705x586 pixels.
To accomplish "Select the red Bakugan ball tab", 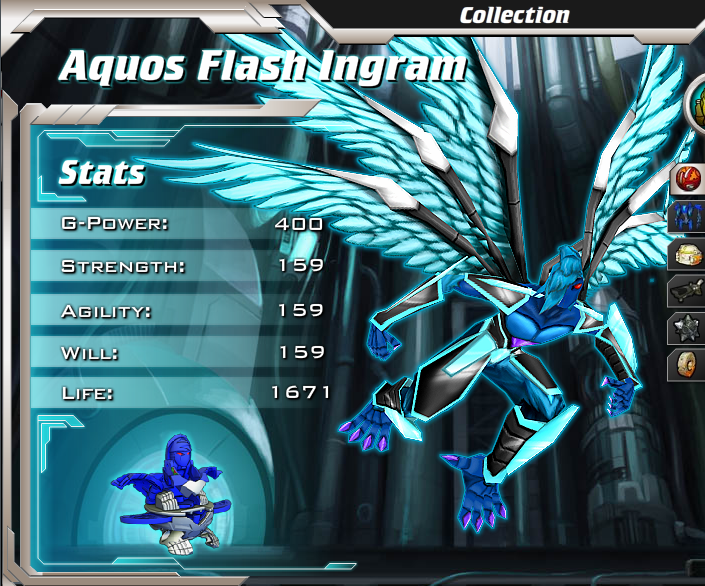I will tap(690, 180).
